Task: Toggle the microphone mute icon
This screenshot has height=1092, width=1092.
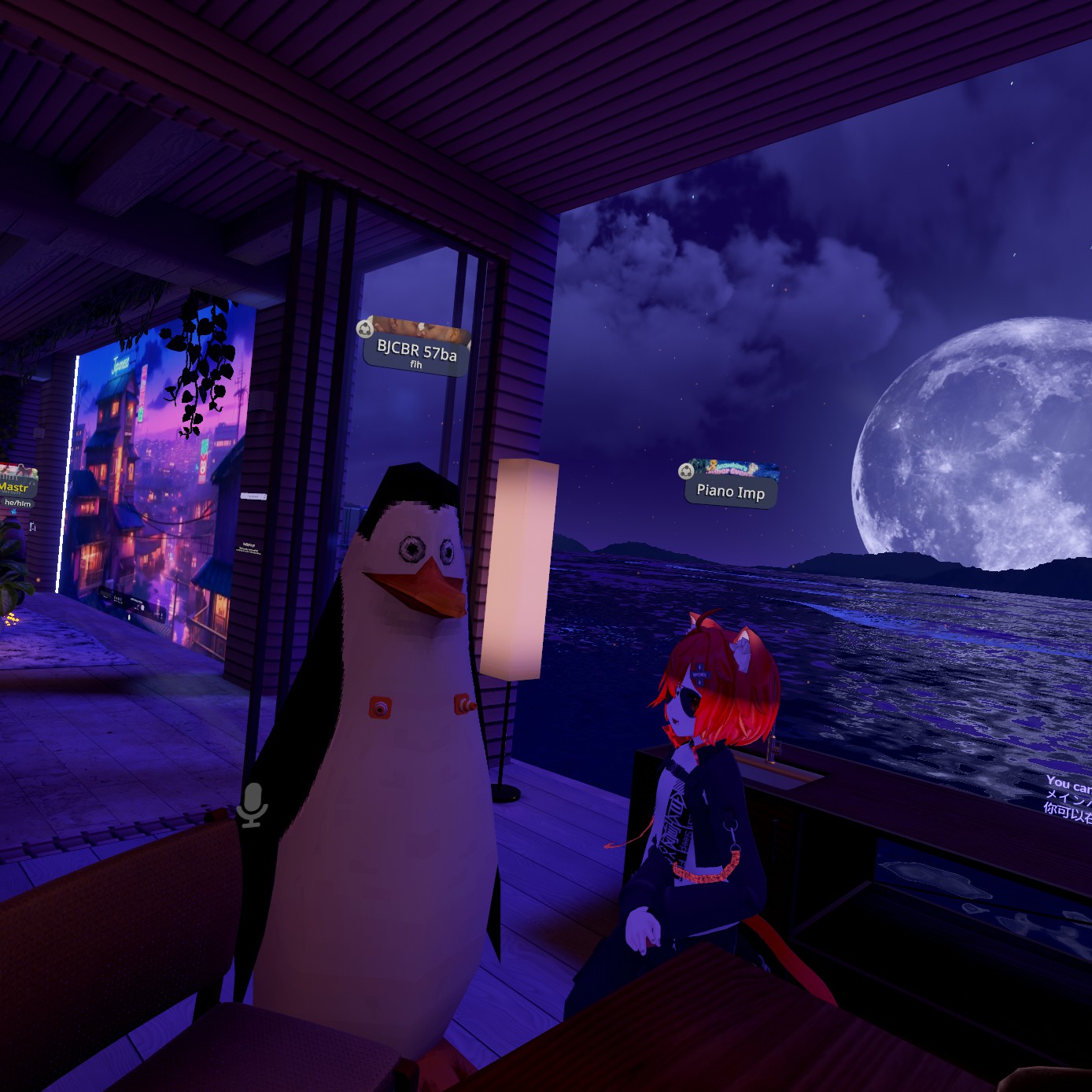Action: (x=253, y=804)
